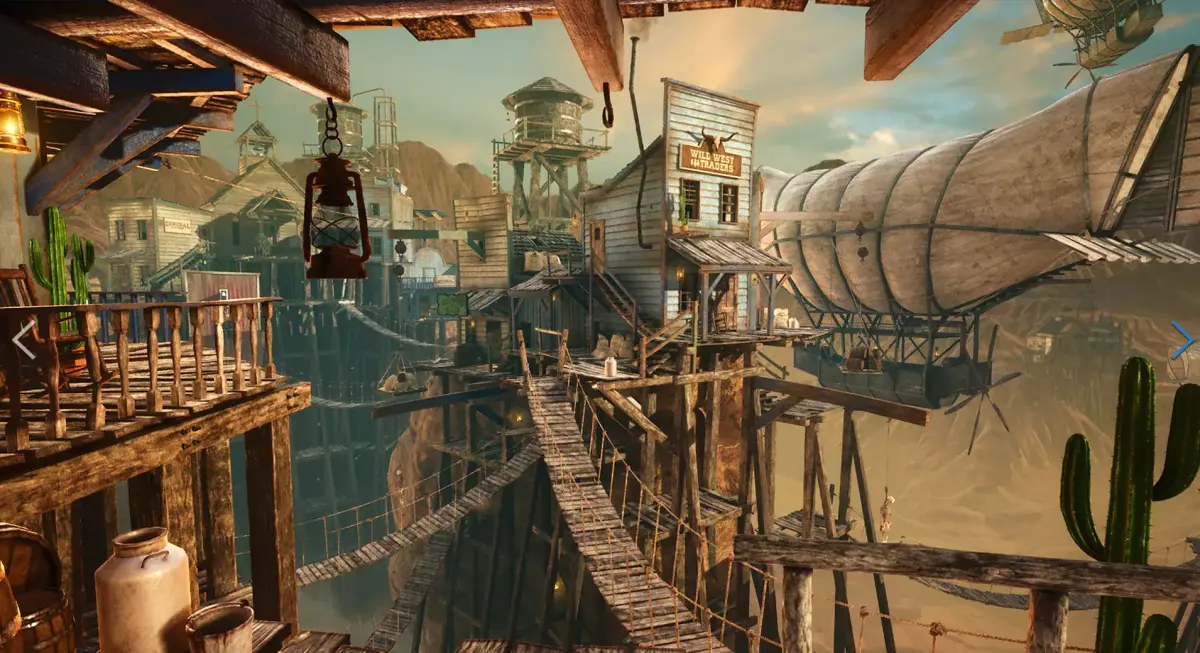
Task: Advance to next image with right arrow
Action: [x=1181, y=340]
